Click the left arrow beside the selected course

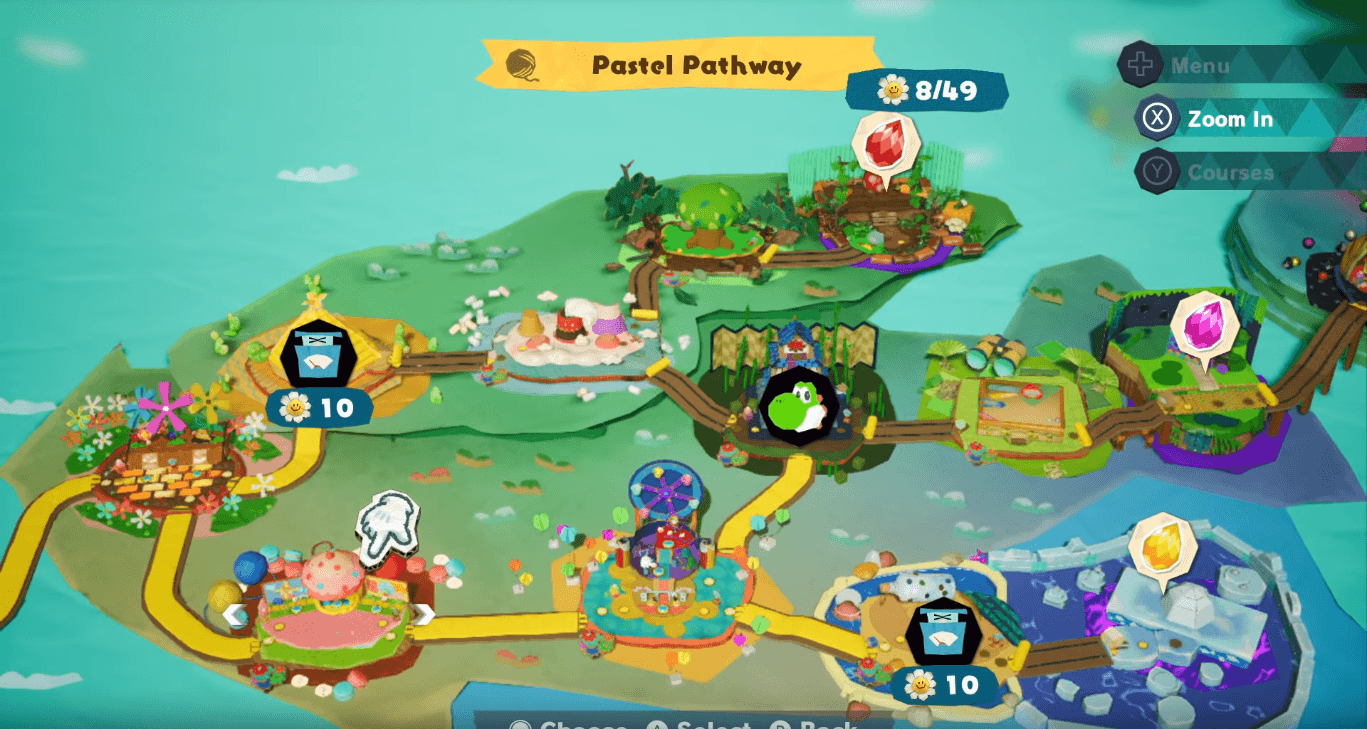point(234,614)
